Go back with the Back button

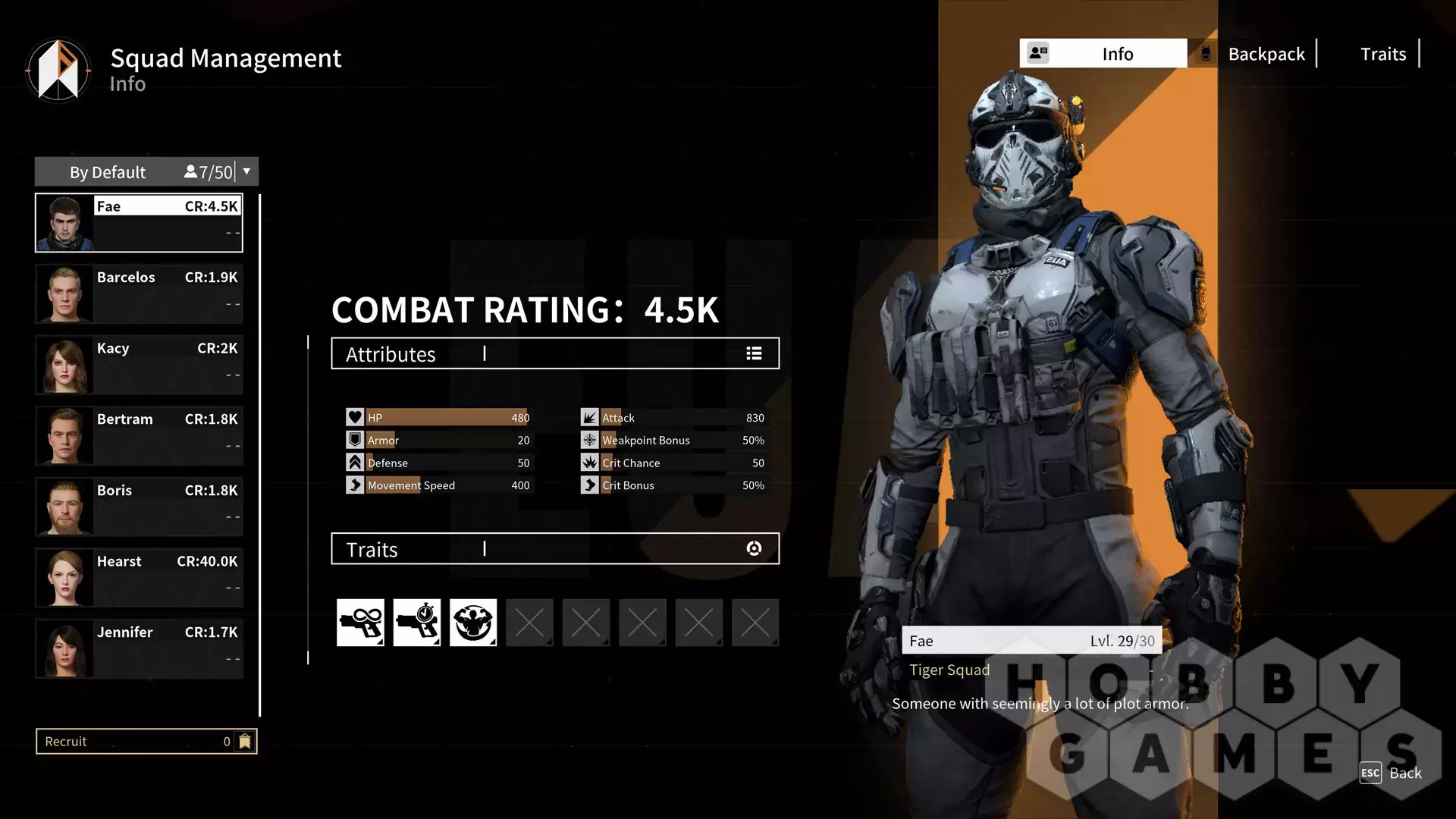click(x=1391, y=773)
